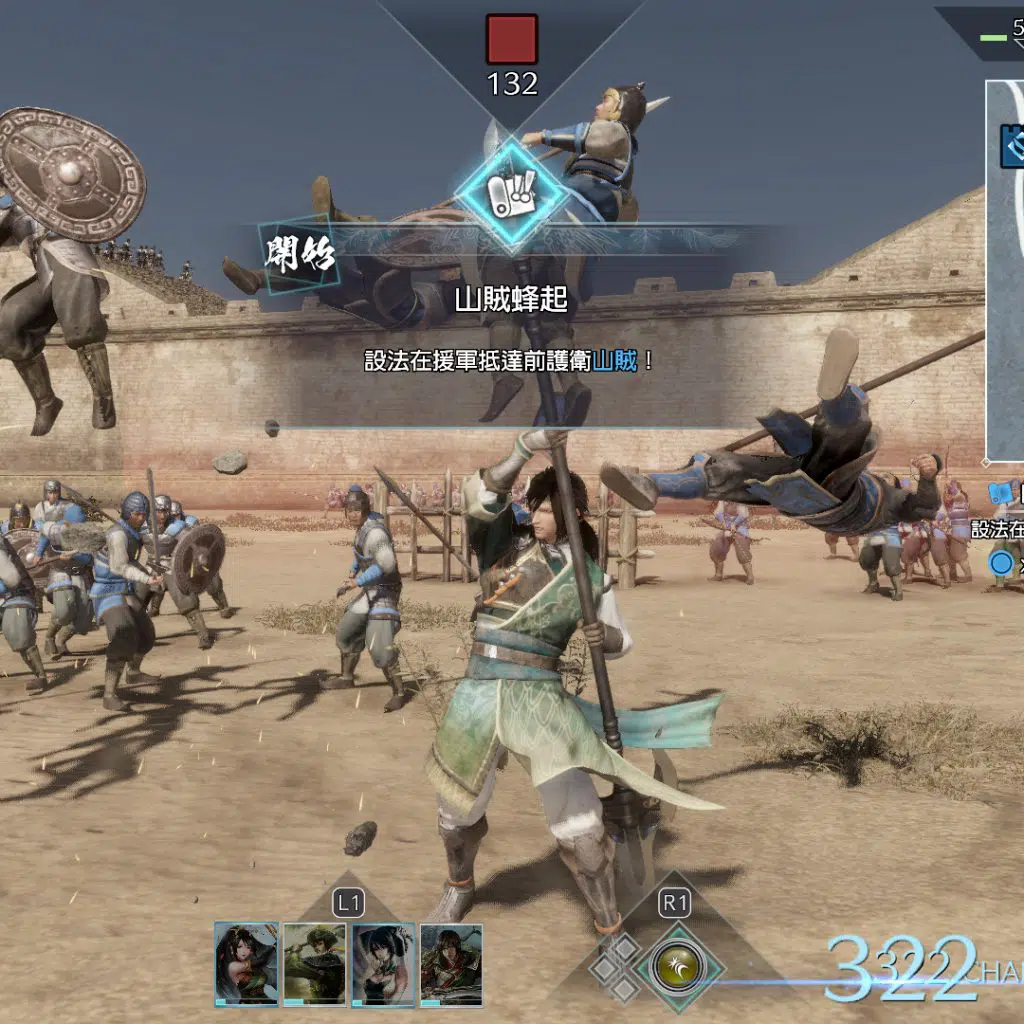The image size is (1024, 1024).
Task: Activate the golden round skill icon
Action: point(674,967)
